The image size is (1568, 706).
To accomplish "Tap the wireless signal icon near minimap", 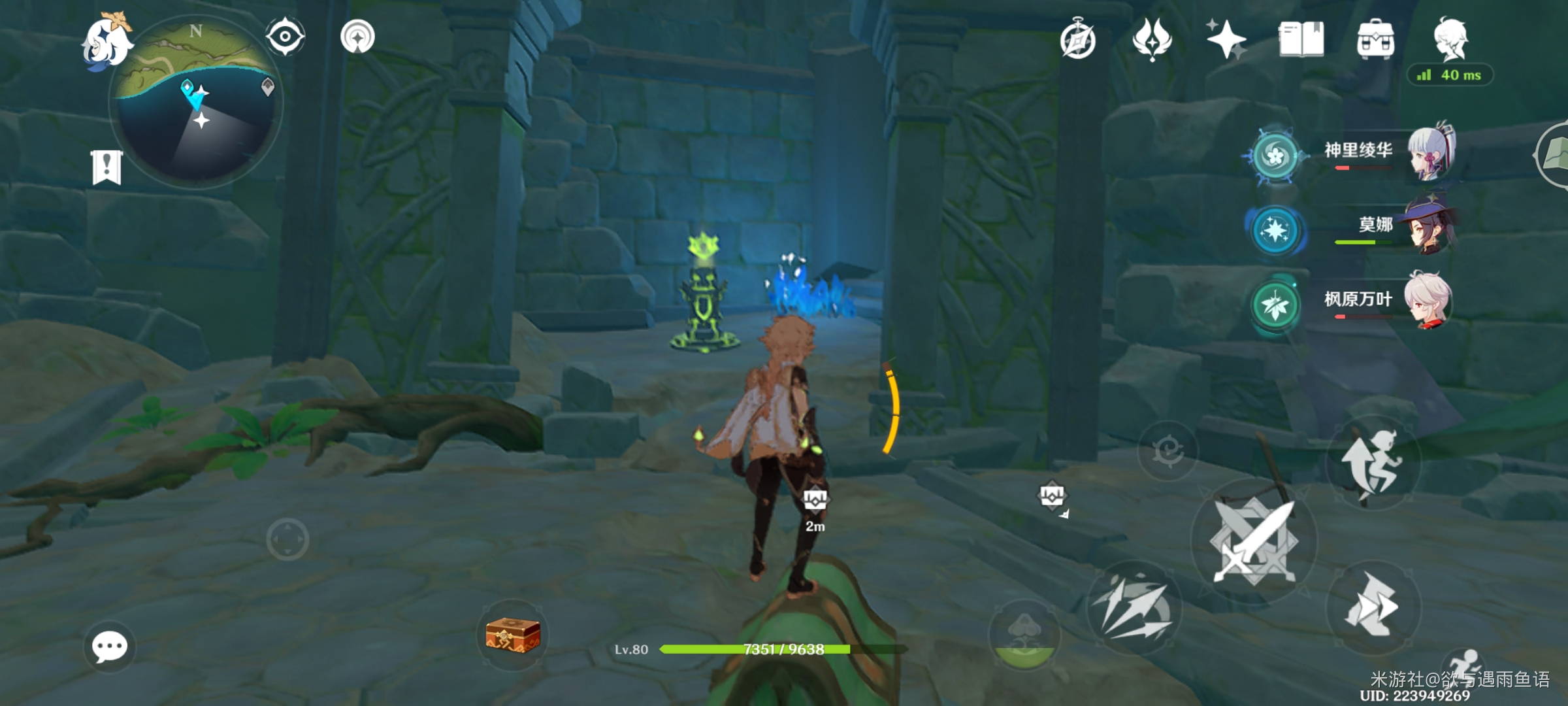I will 357,37.
